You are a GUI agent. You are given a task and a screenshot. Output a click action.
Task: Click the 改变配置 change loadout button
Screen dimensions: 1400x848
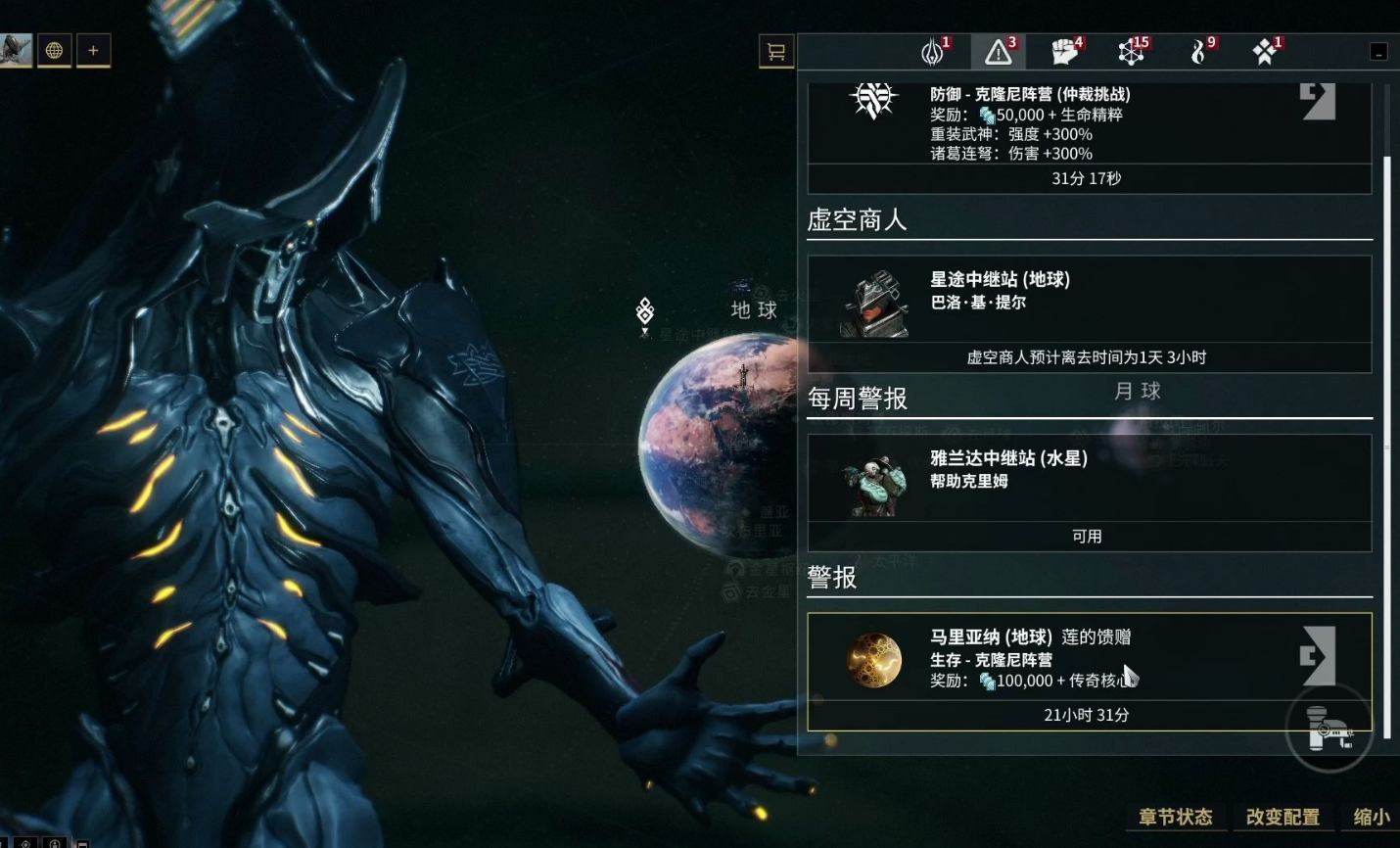click(x=1283, y=817)
